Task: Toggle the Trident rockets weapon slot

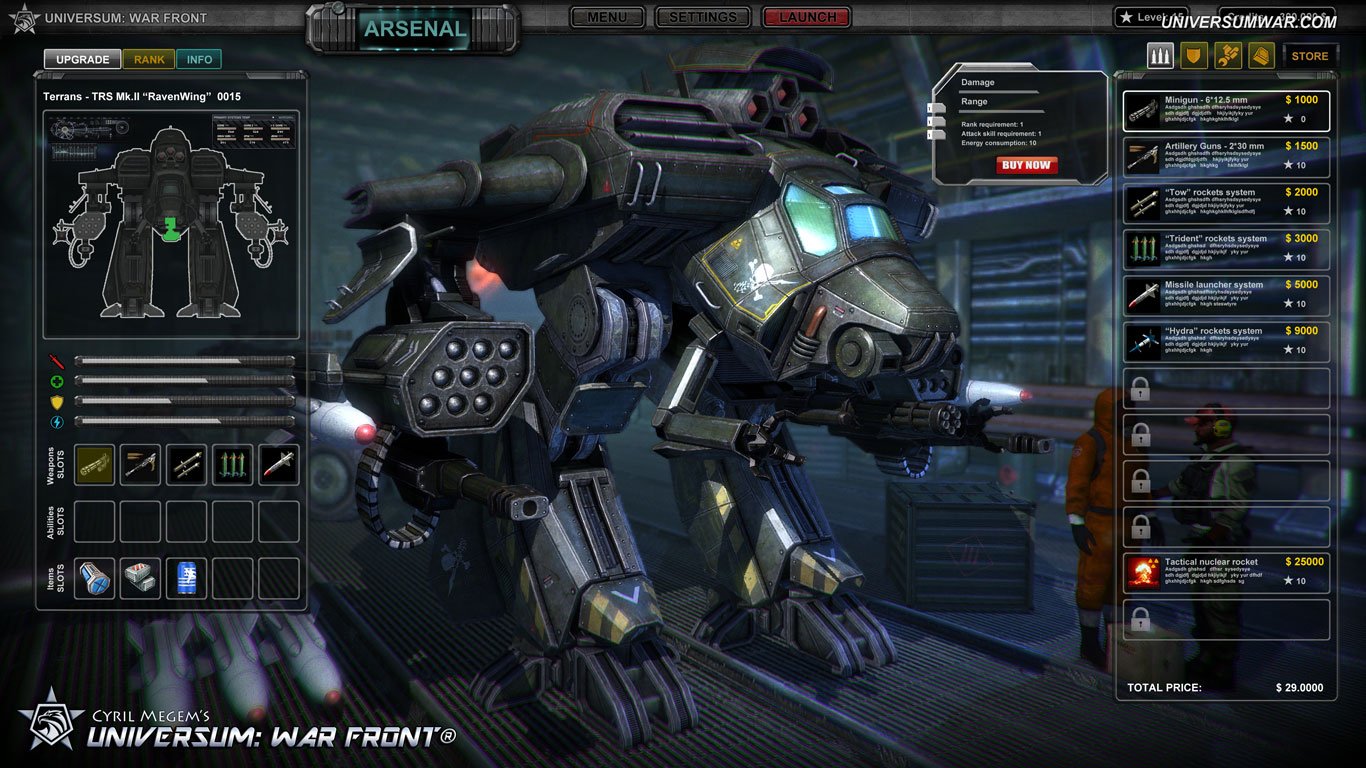Action: pyautogui.click(x=232, y=464)
